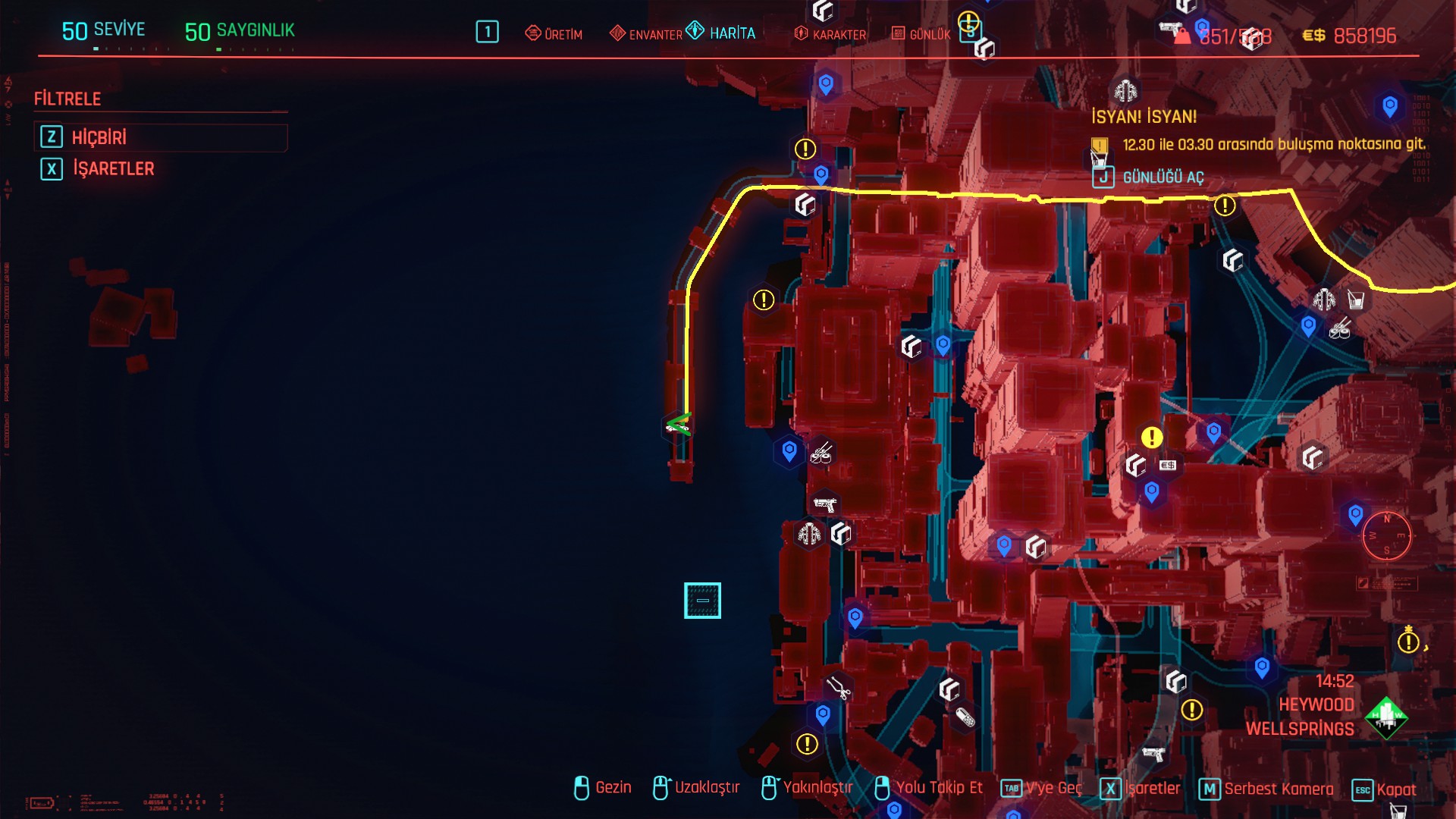Select the ripperdoc scissors map marker
The image size is (1456, 819).
click(x=838, y=688)
